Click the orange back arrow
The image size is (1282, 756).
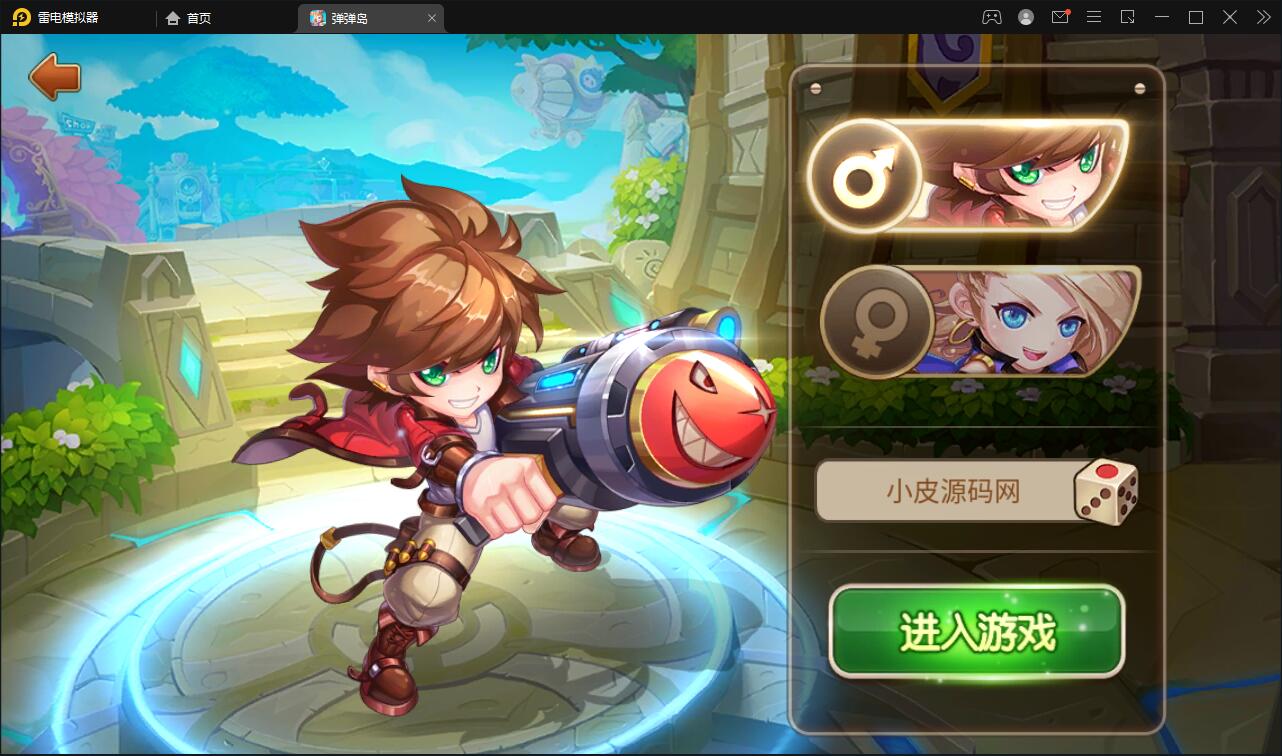[x=55, y=76]
